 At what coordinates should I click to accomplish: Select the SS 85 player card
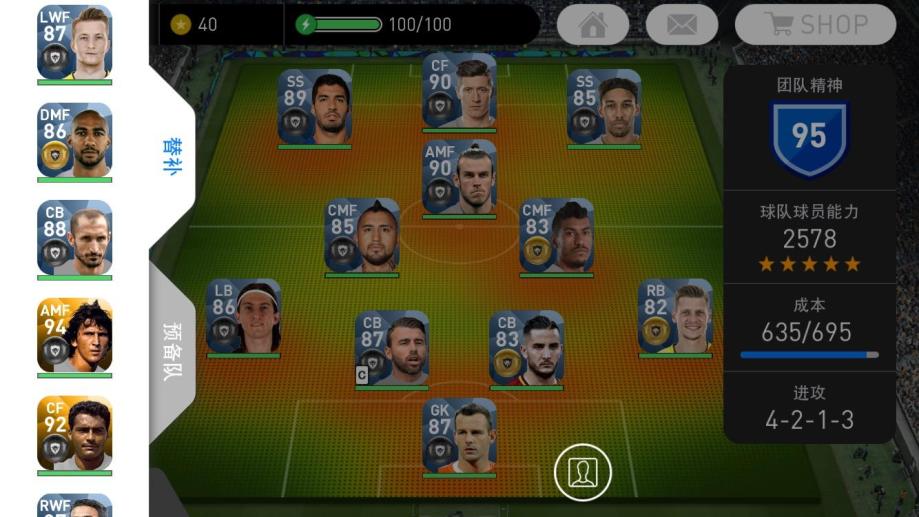[x=604, y=107]
